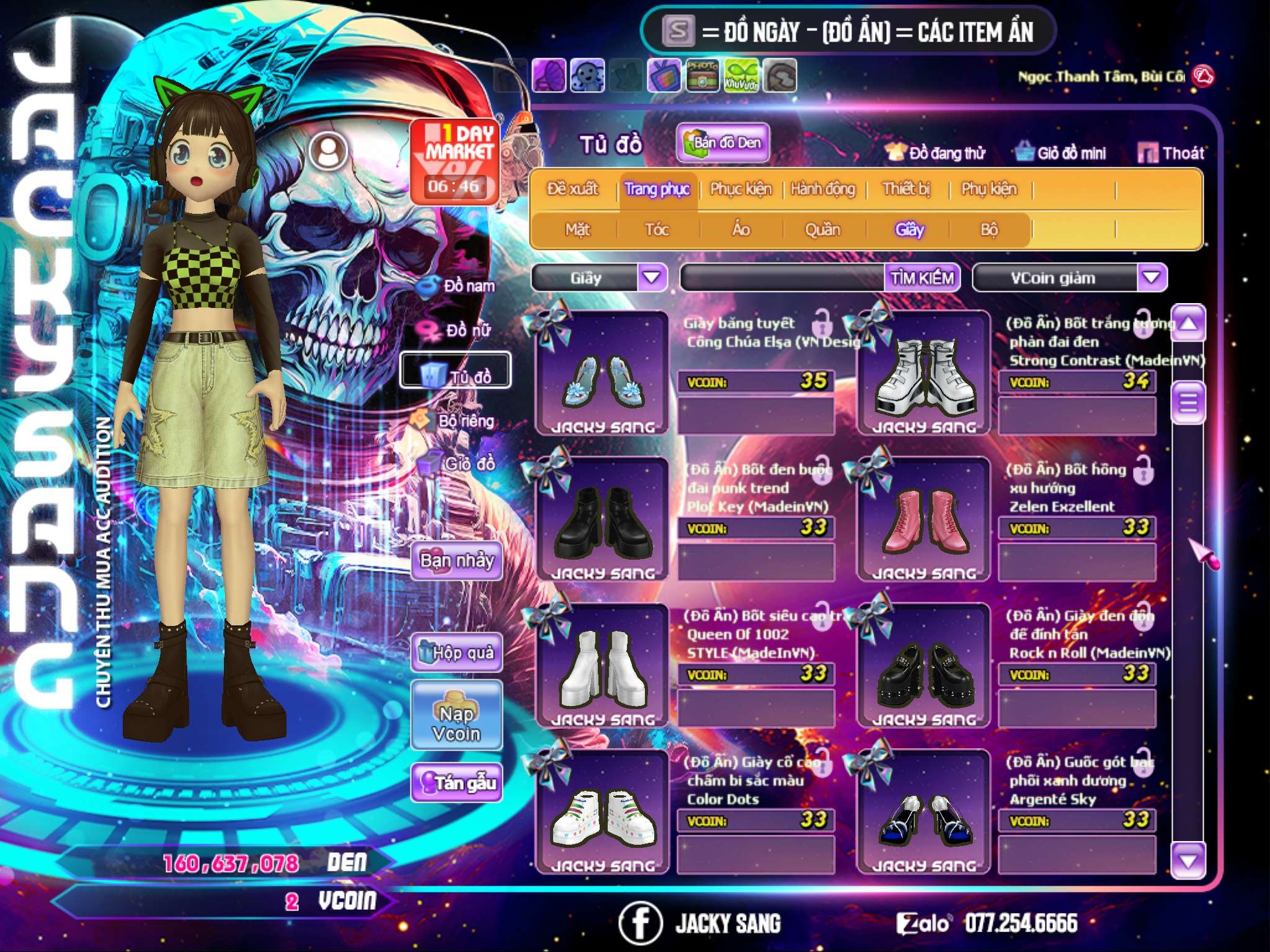Image resolution: width=1270 pixels, height=952 pixels.
Task: Show Đồ đang thử items
Action: coord(935,153)
